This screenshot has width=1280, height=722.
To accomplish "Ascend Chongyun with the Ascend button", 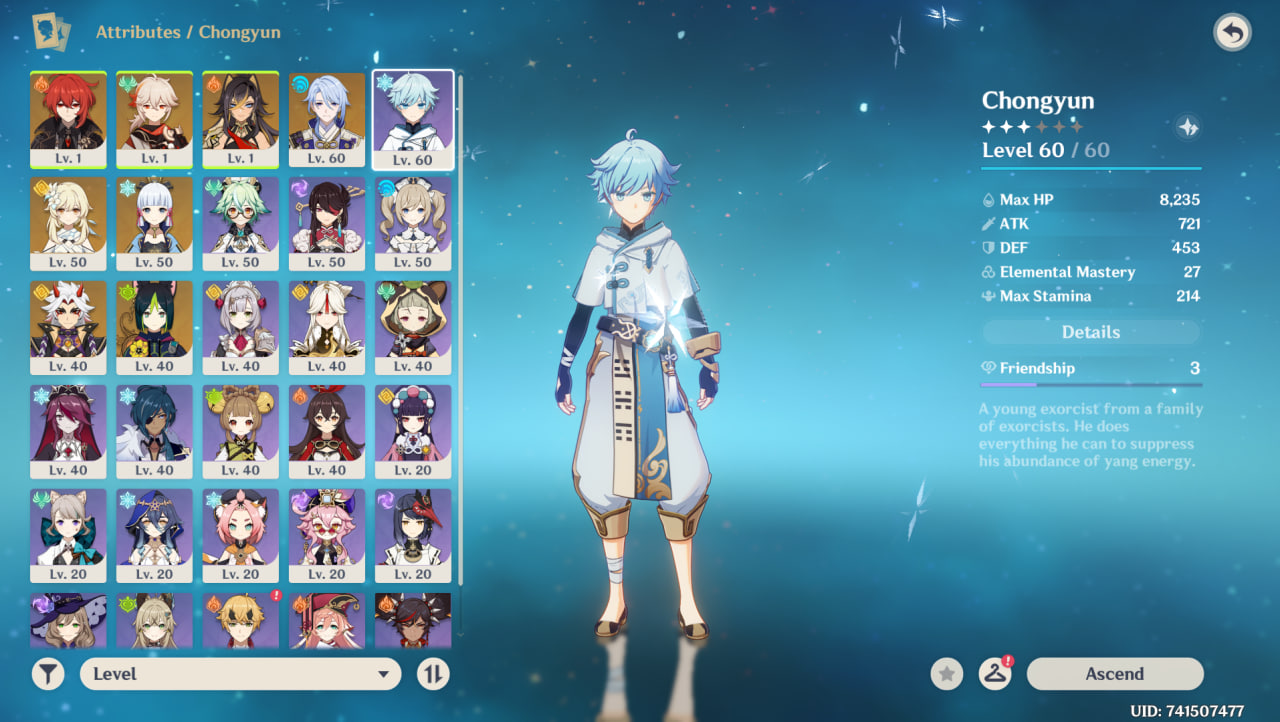I will [1114, 674].
